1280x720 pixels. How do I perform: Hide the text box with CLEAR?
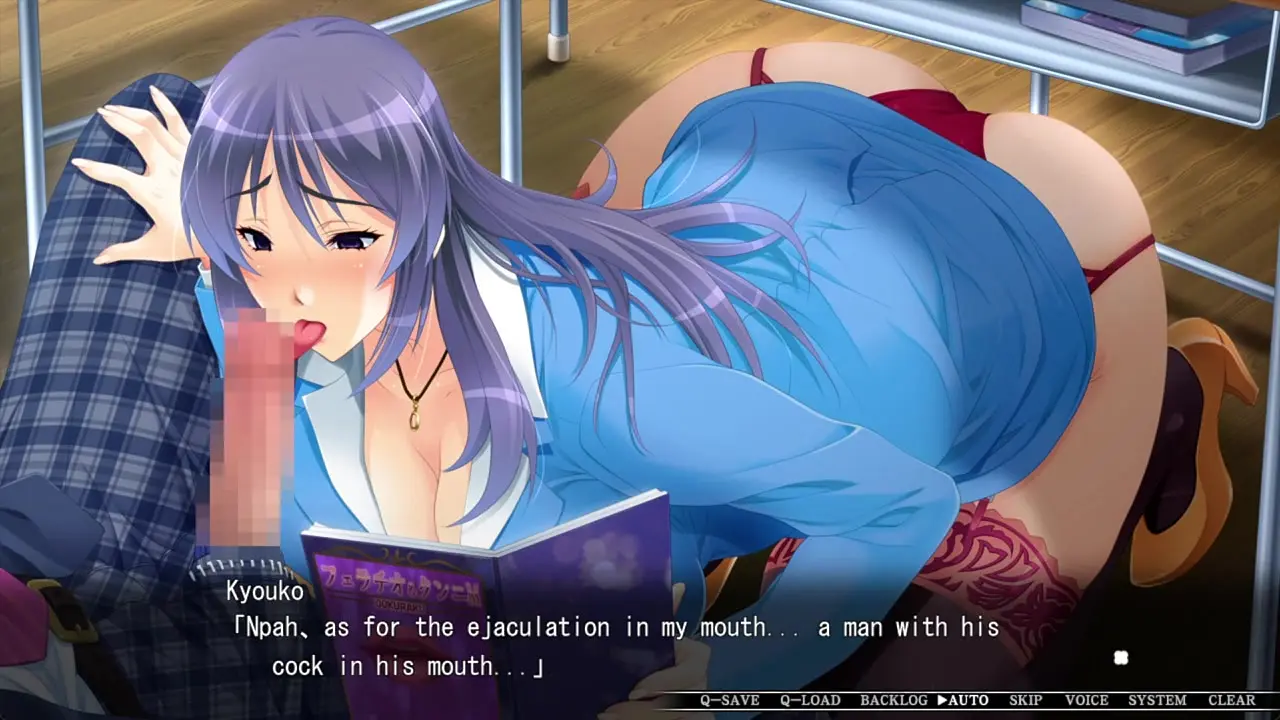click(1231, 700)
